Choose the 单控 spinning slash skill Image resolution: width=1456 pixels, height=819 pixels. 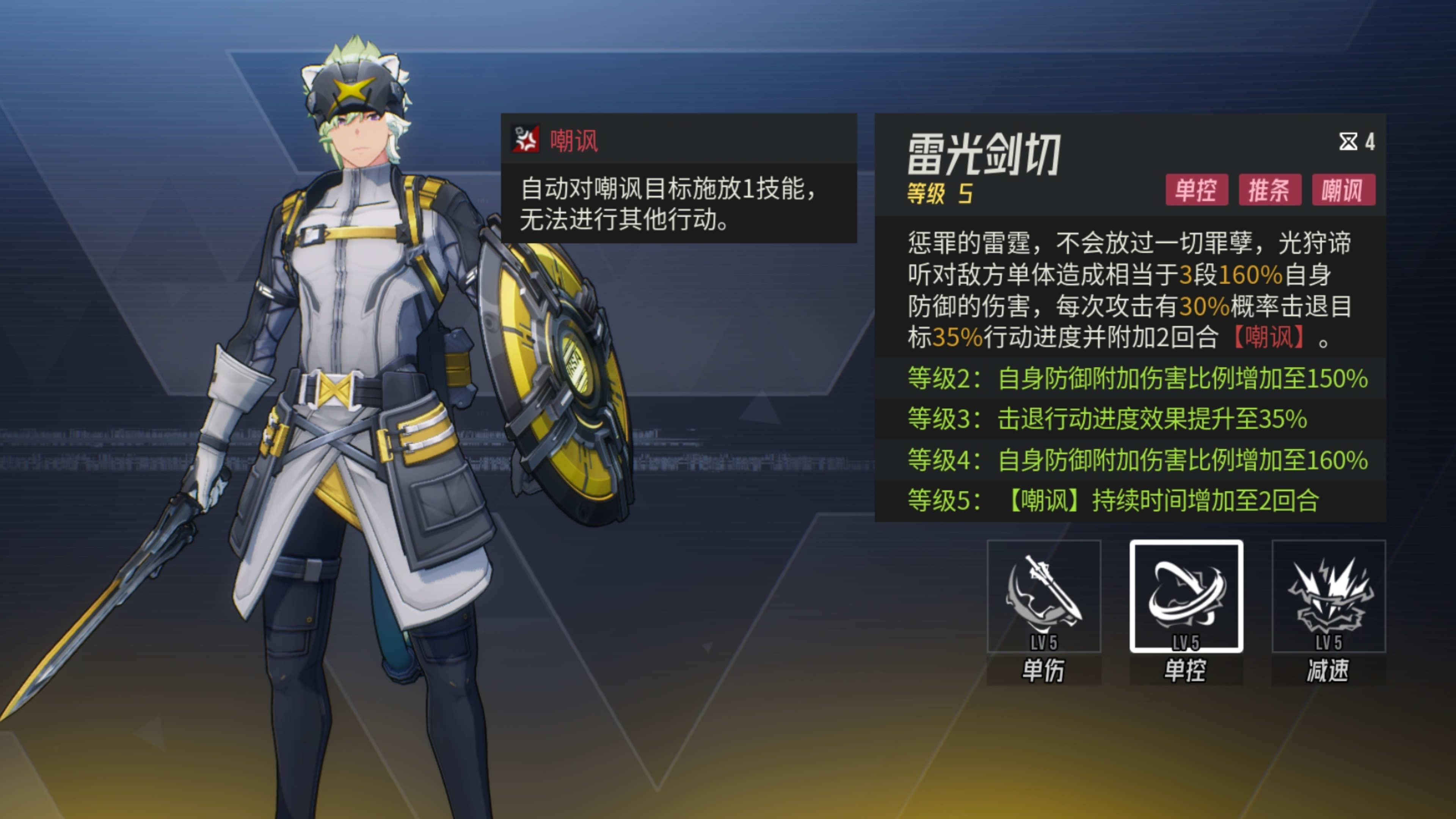coord(1186,596)
